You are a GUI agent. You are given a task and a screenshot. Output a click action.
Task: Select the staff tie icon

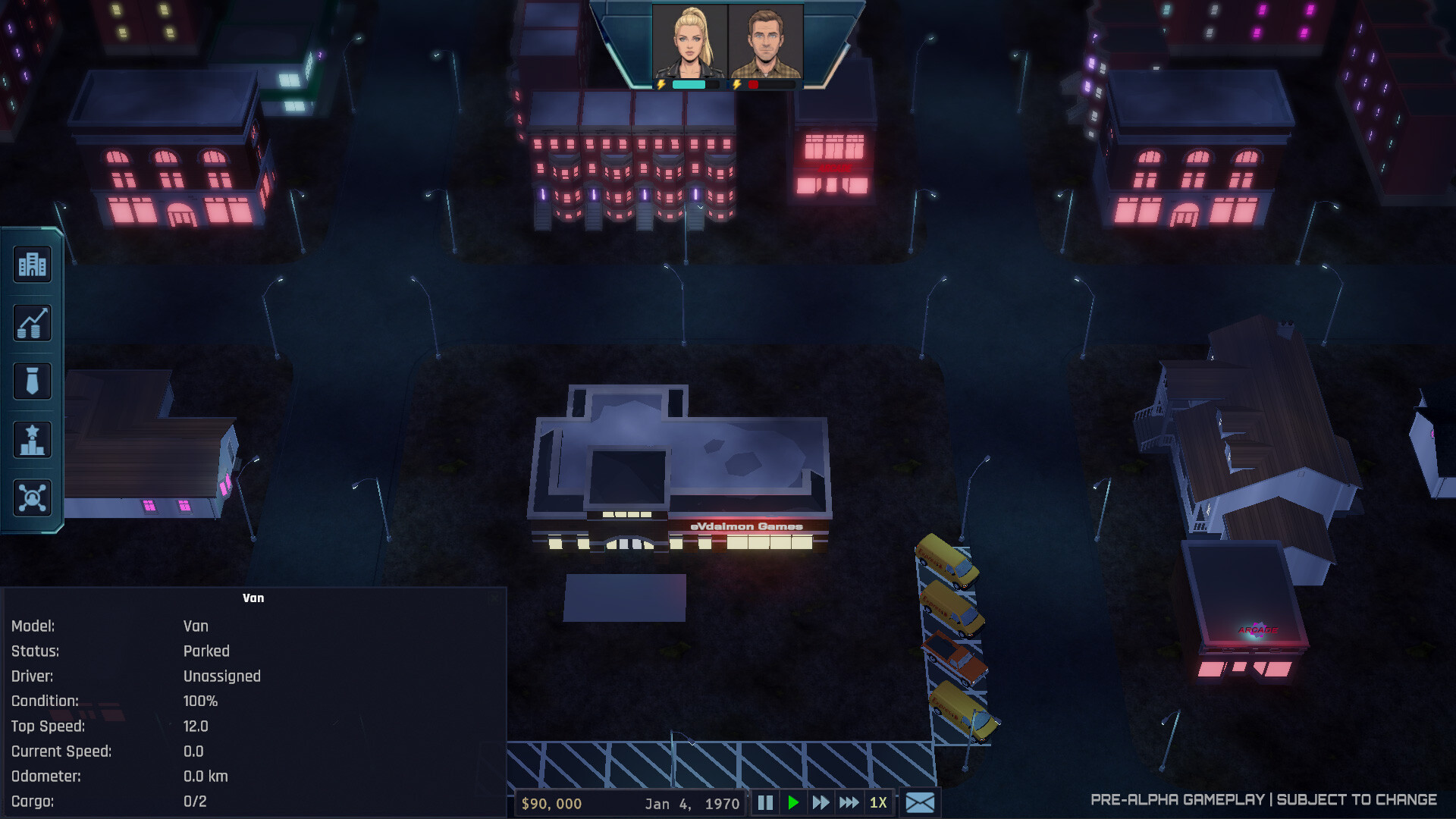[x=32, y=381]
